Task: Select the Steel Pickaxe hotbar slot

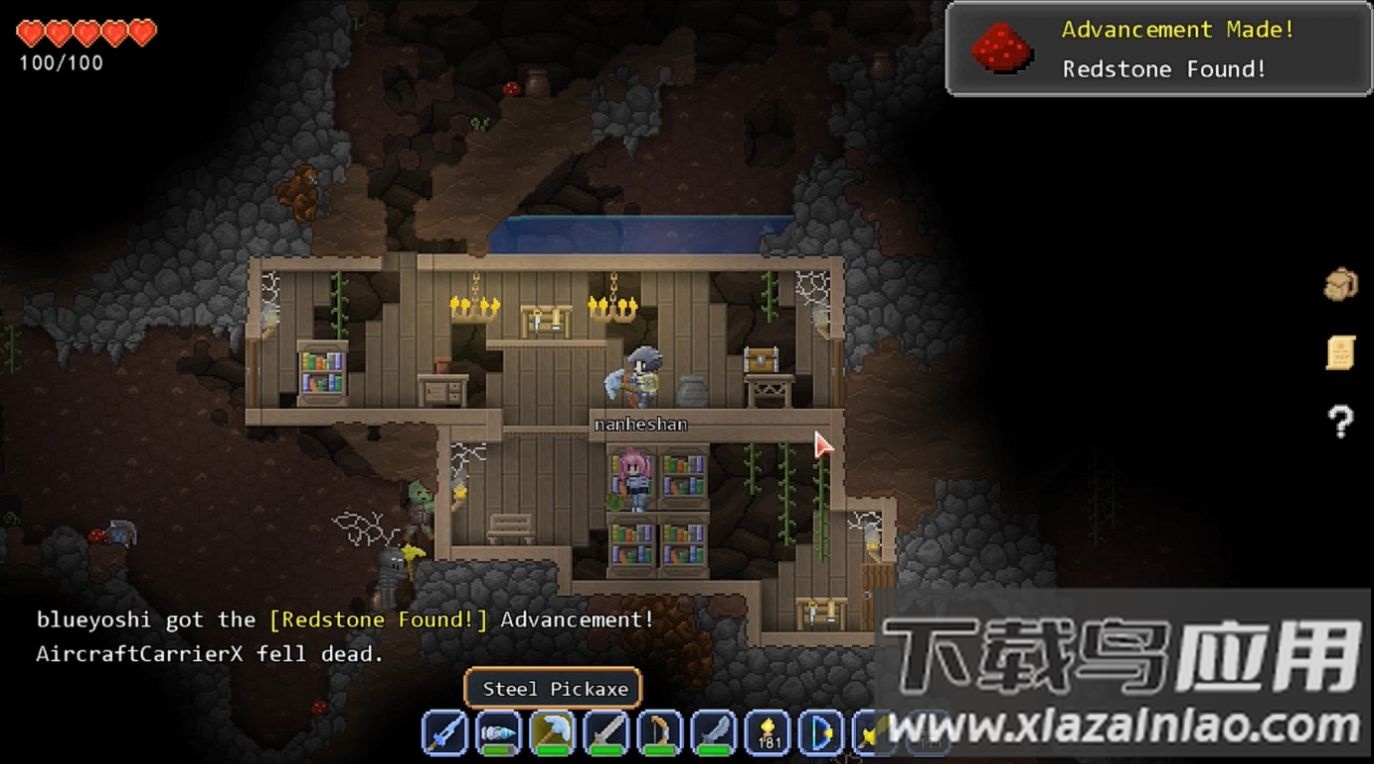Action: coord(552,733)
